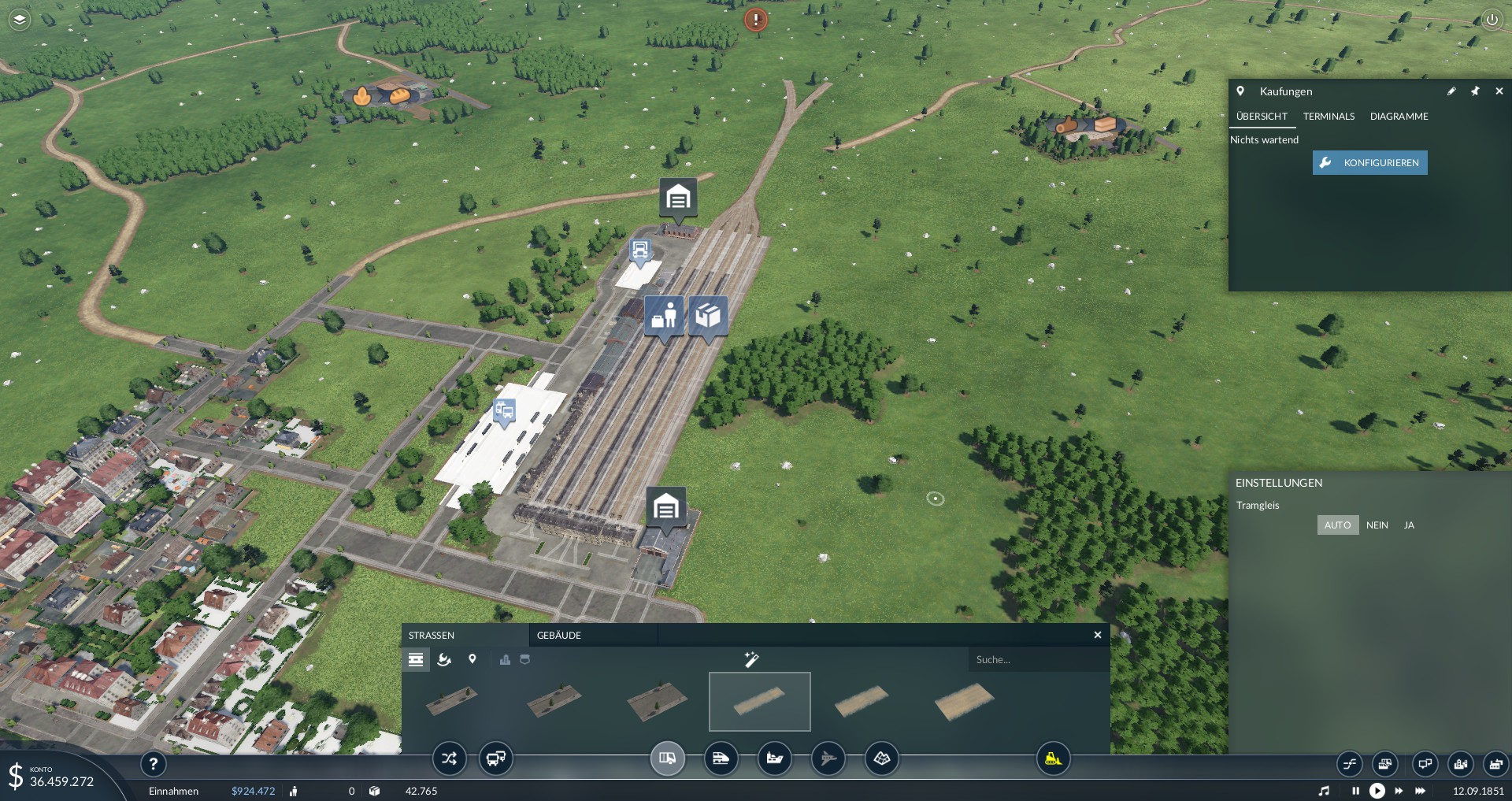This screenshot has width=1512, height=801.
Task: Switch to the Gebäude tab
Action: point(559,636)
